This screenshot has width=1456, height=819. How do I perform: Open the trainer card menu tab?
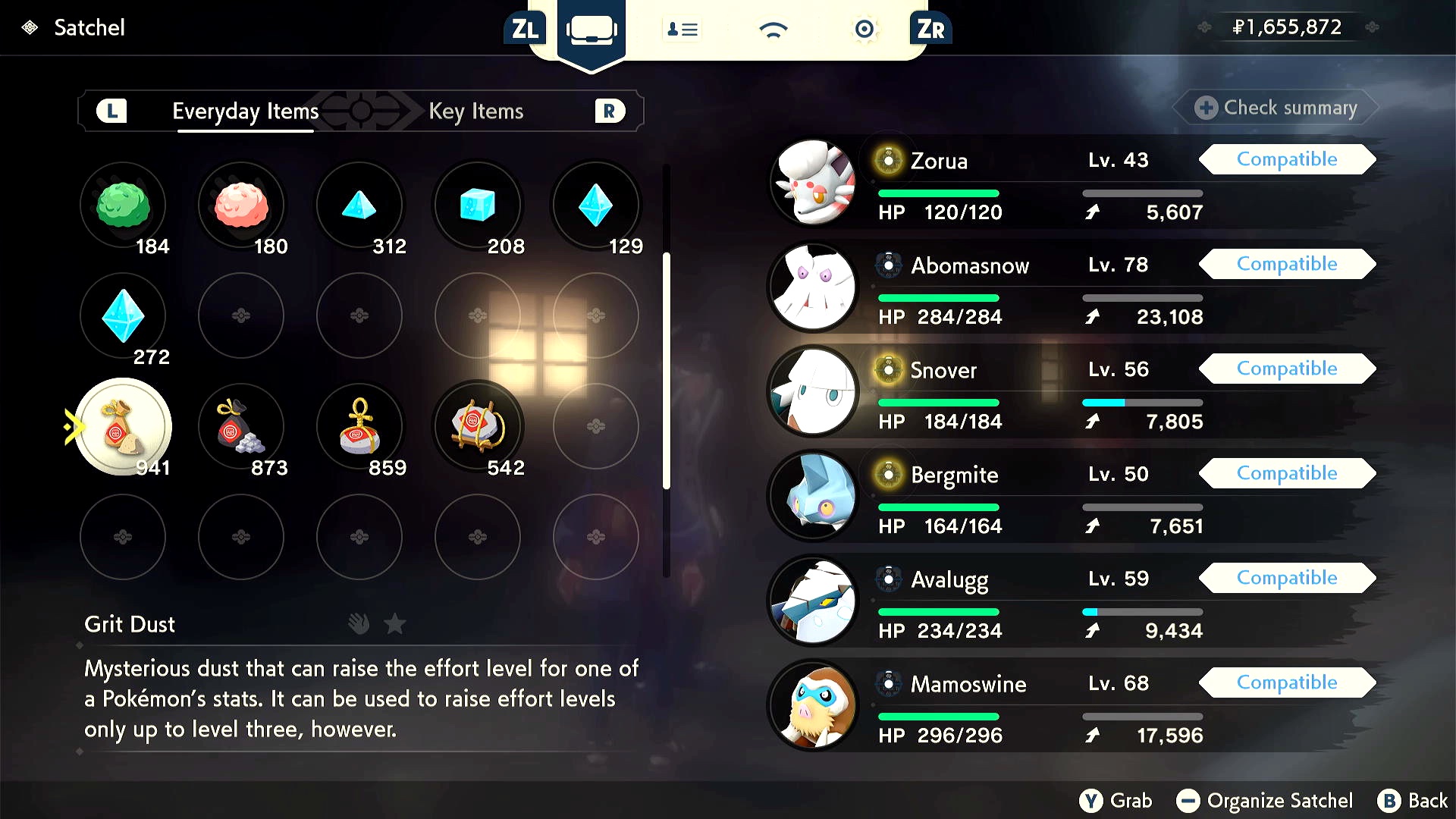point(682,30)
